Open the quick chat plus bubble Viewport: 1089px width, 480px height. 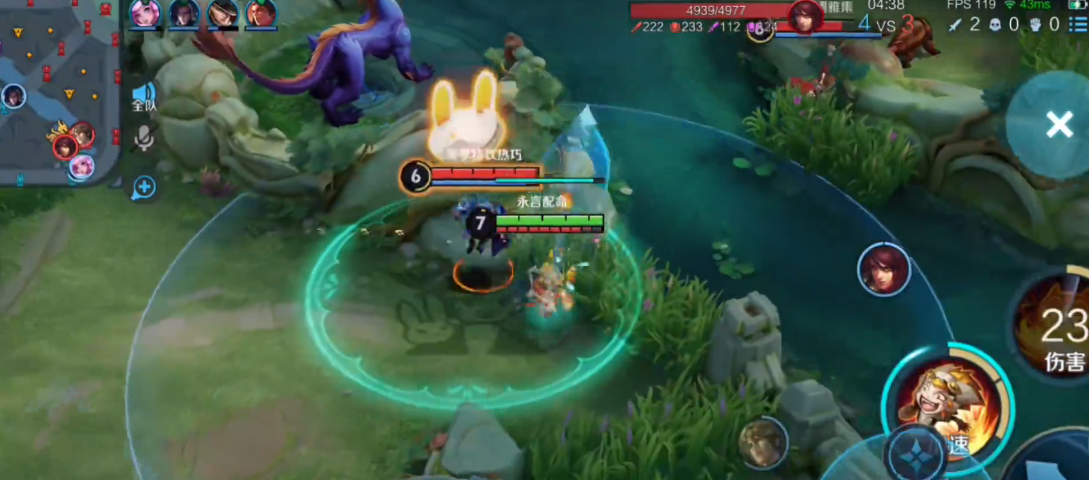tap(144, 186)
